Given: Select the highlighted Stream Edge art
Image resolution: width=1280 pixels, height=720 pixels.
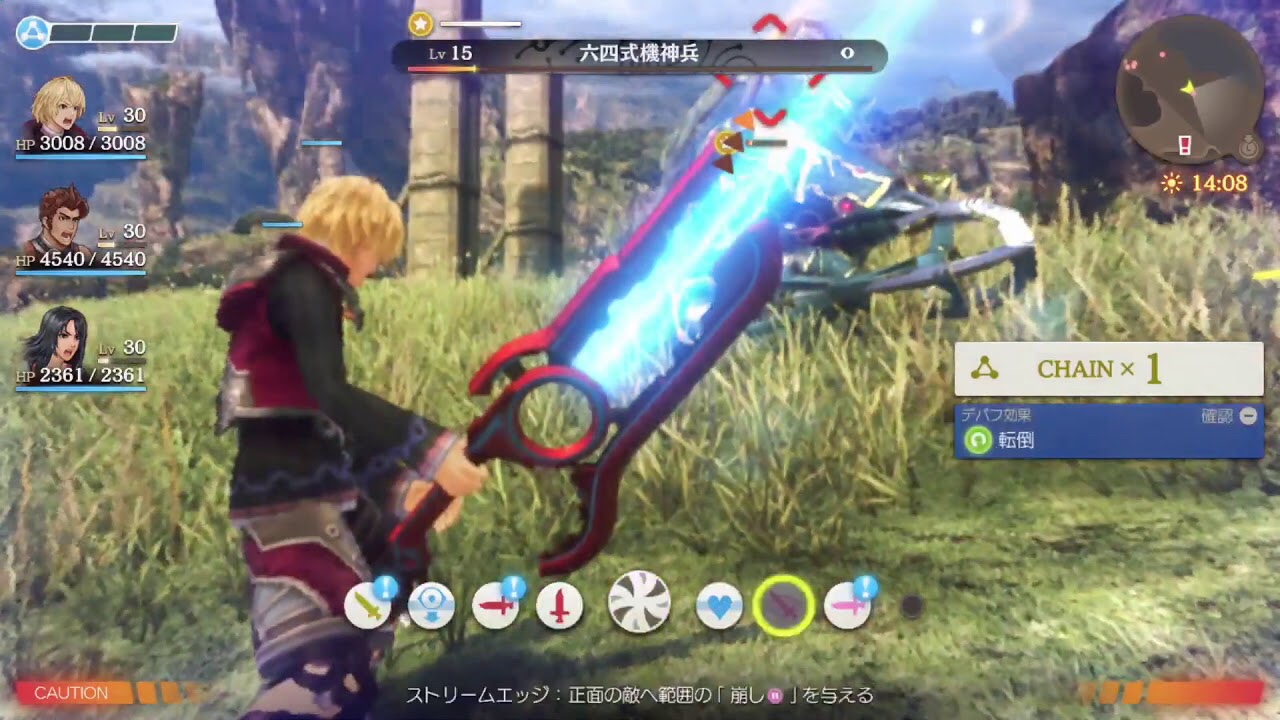Looking at the screenshot, I should click(x=783, y=605).
